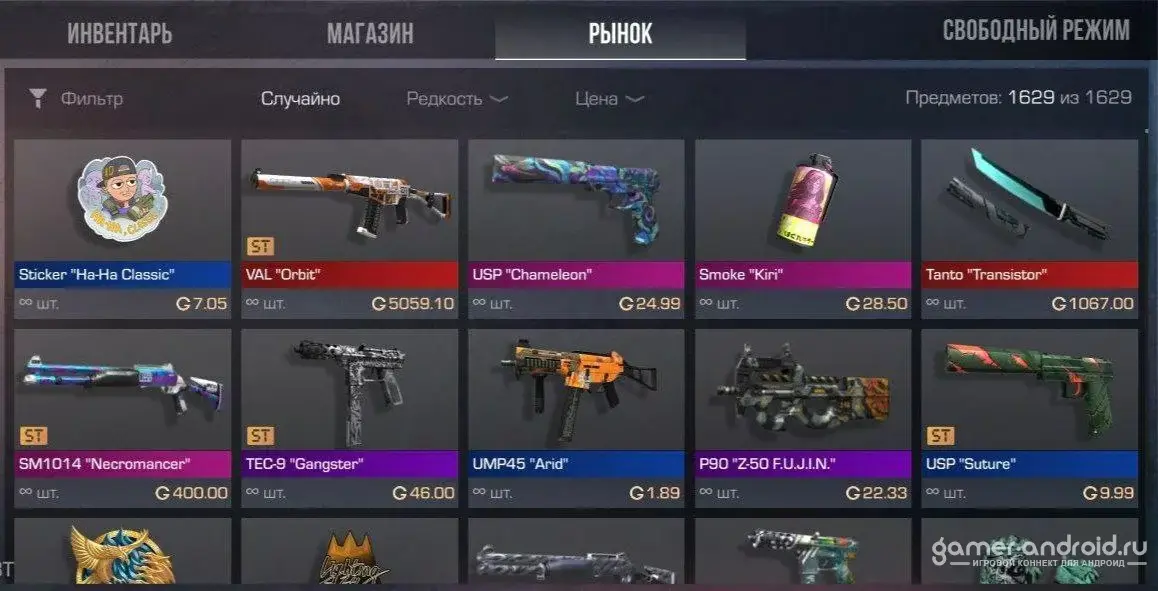1158x591 pixels.
Task: Select the Sticker "Ha-Ha Classic" listing
Action: pyautogui.click(x=123, y=228)
